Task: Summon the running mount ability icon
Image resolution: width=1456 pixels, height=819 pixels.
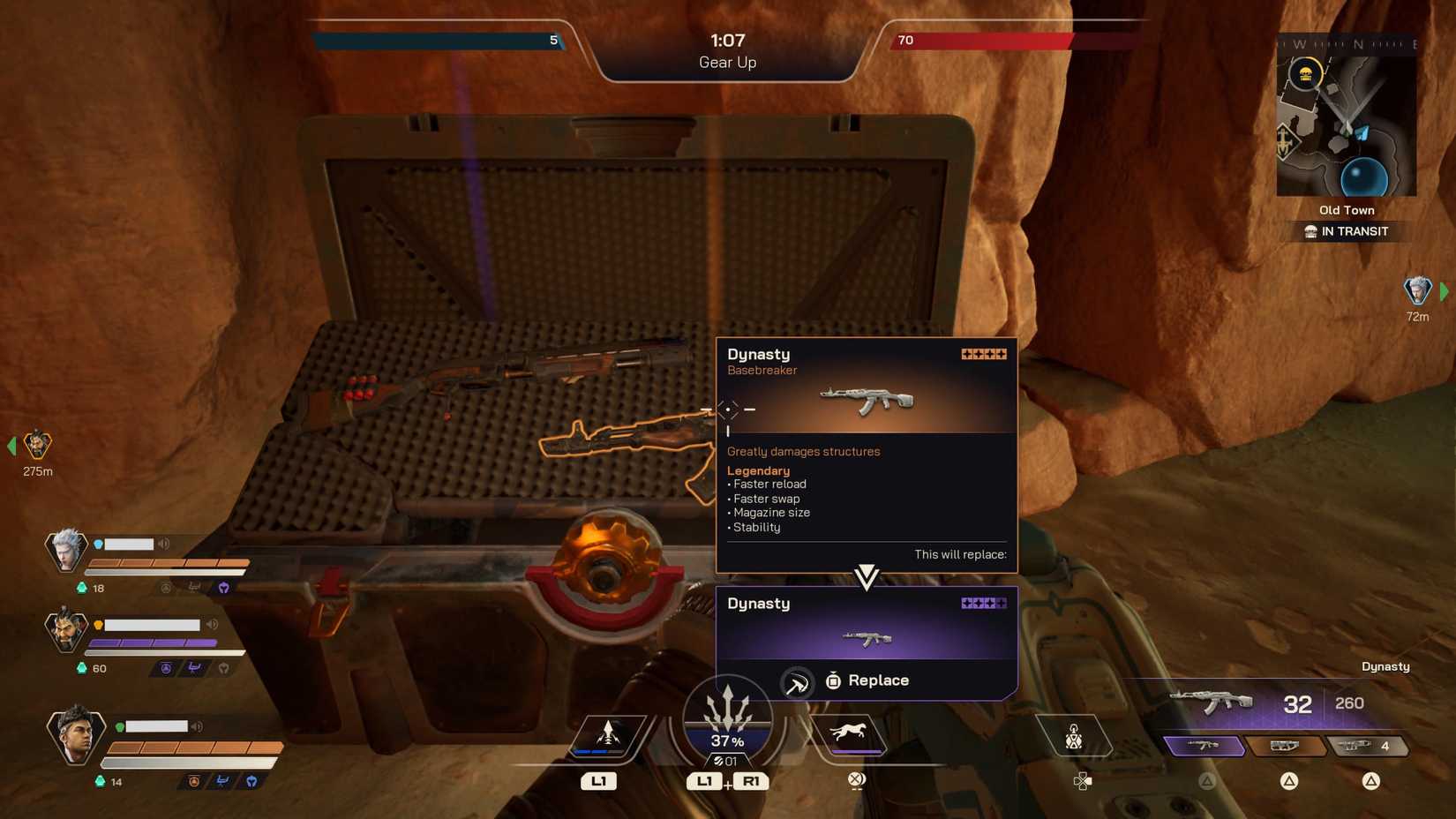Action: click(848, 733)
